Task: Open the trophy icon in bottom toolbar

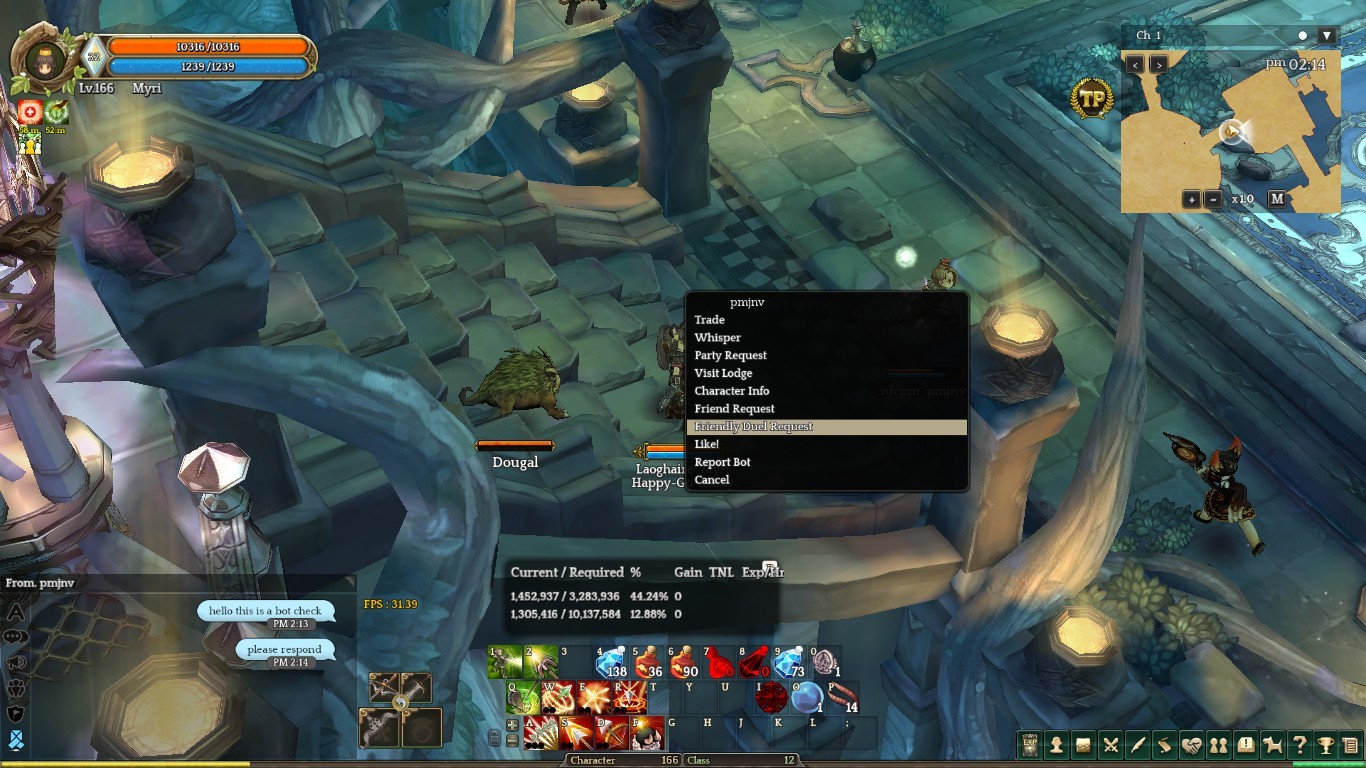Action: (x=1325, y=745)
